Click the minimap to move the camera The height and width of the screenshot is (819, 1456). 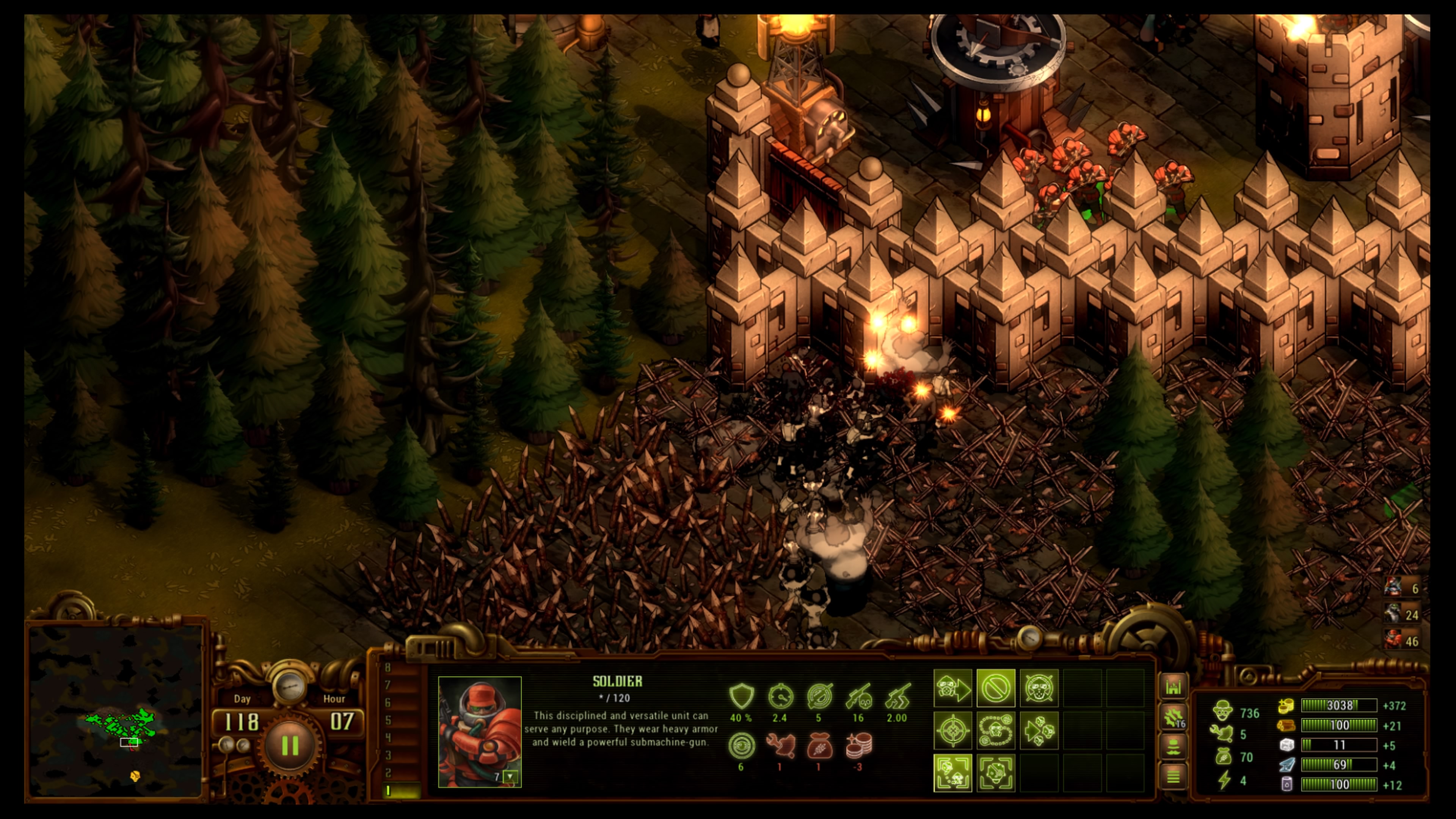[x=116, y=712]
